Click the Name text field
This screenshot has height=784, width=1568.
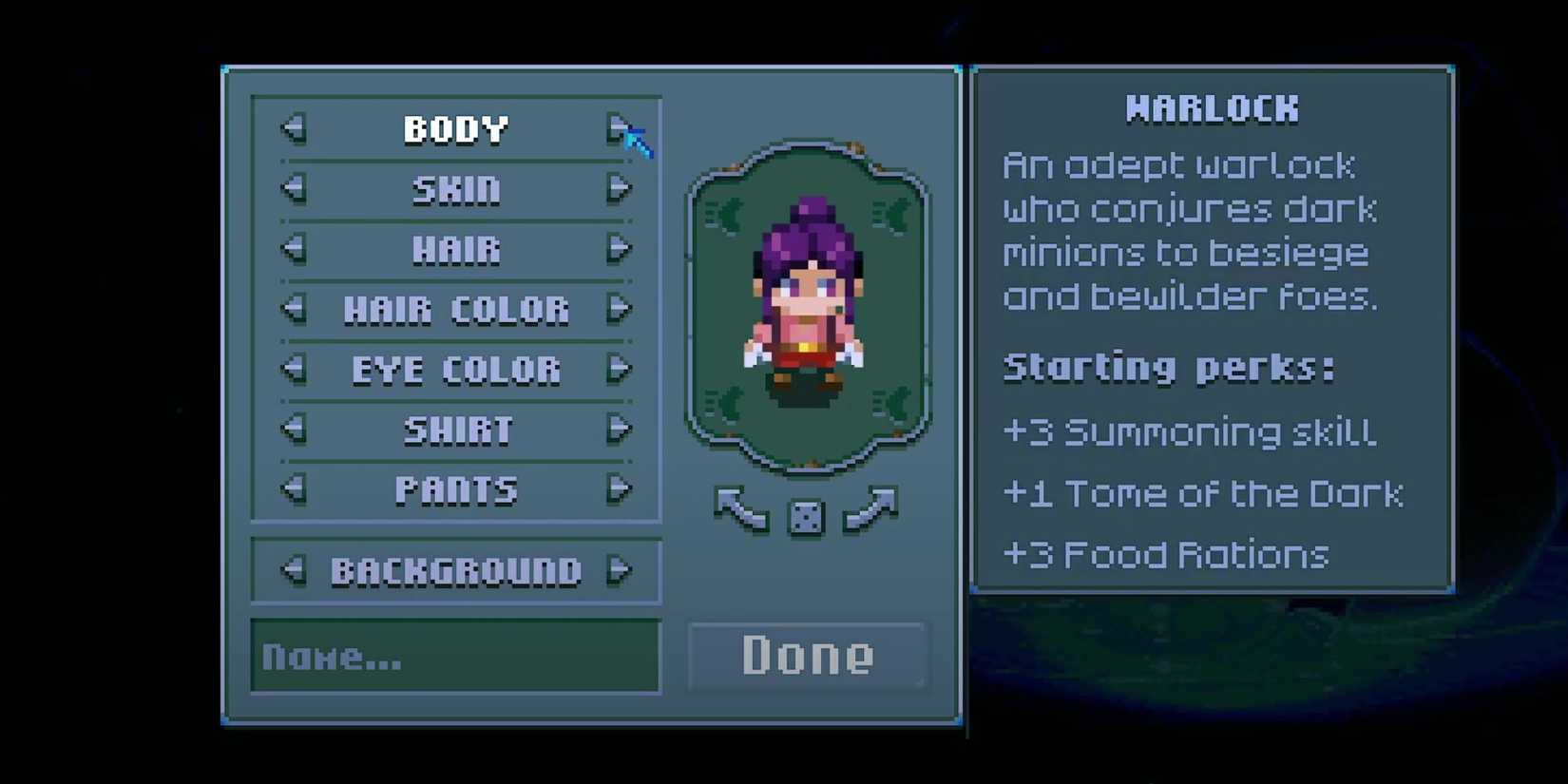[x=456, y=657]
